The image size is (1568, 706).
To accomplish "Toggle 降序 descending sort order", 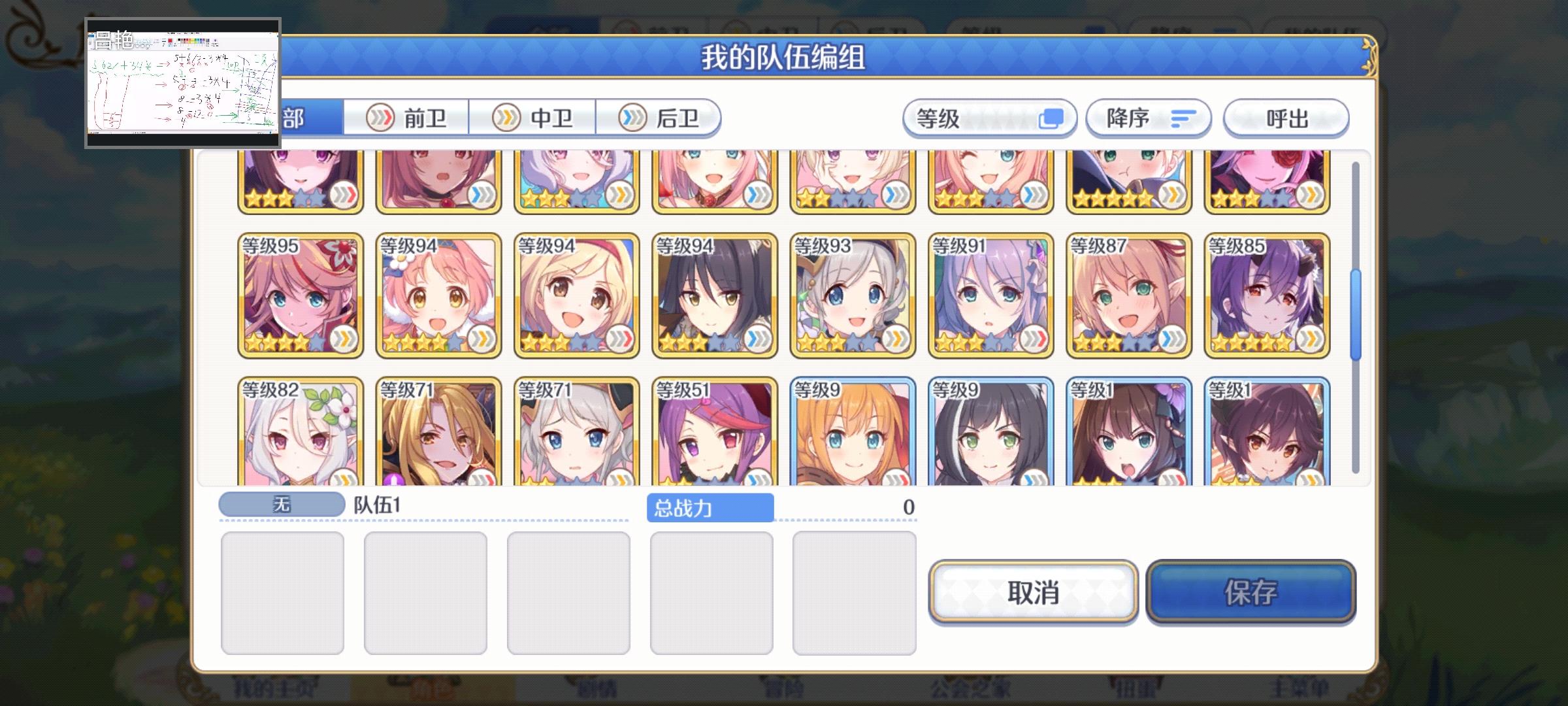I will (x=1148, y=118).
